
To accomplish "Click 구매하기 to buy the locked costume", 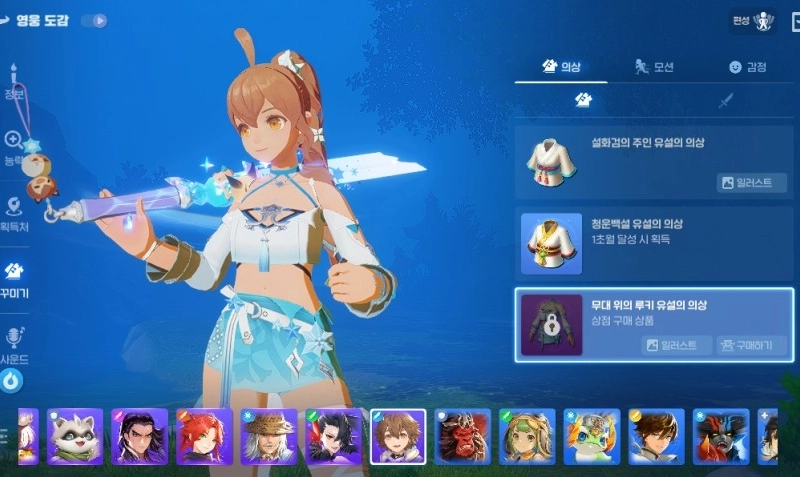I will pos(751,345).
